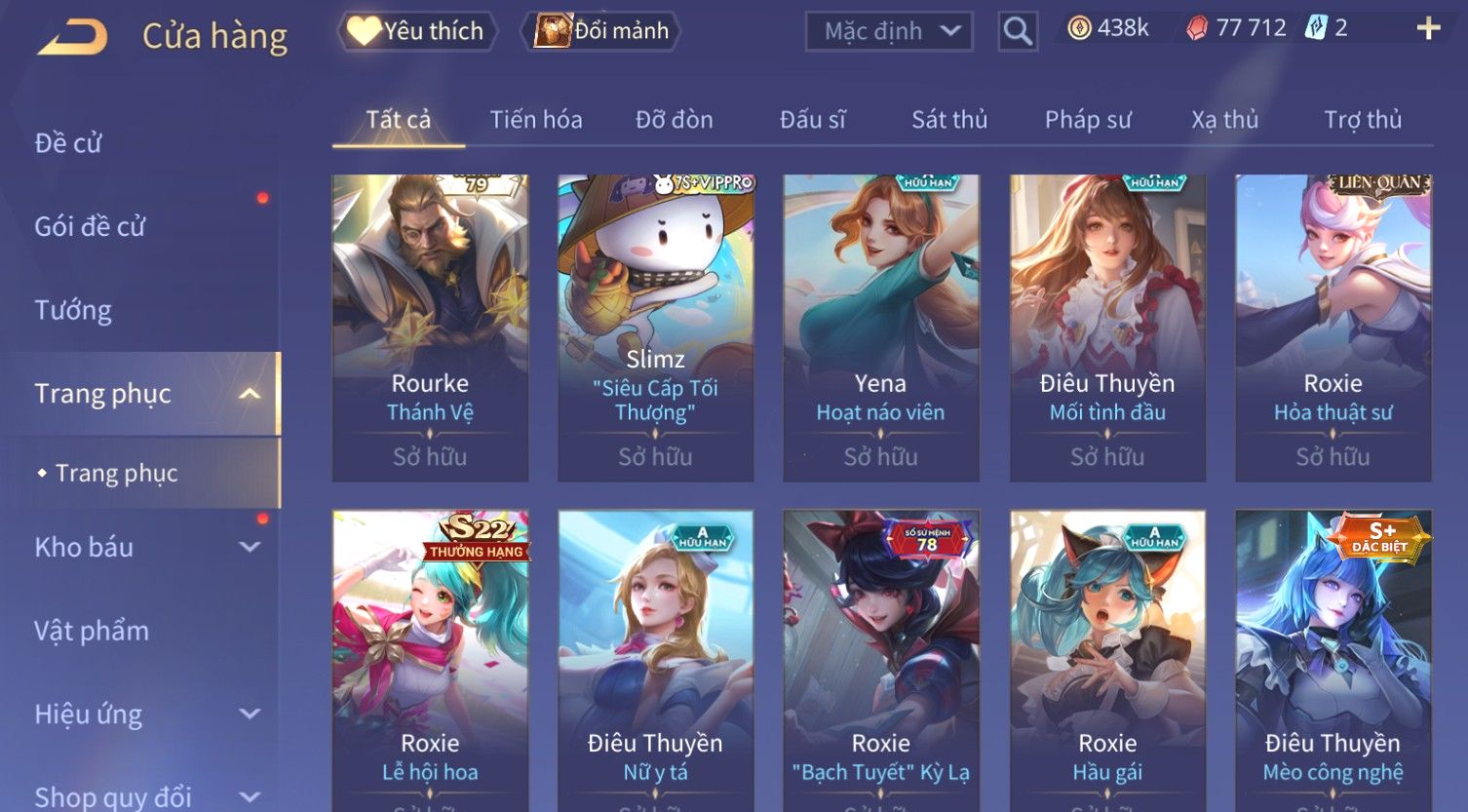
Task: Open Đổi mảnh fragment exchange
Action: [602, 31]
